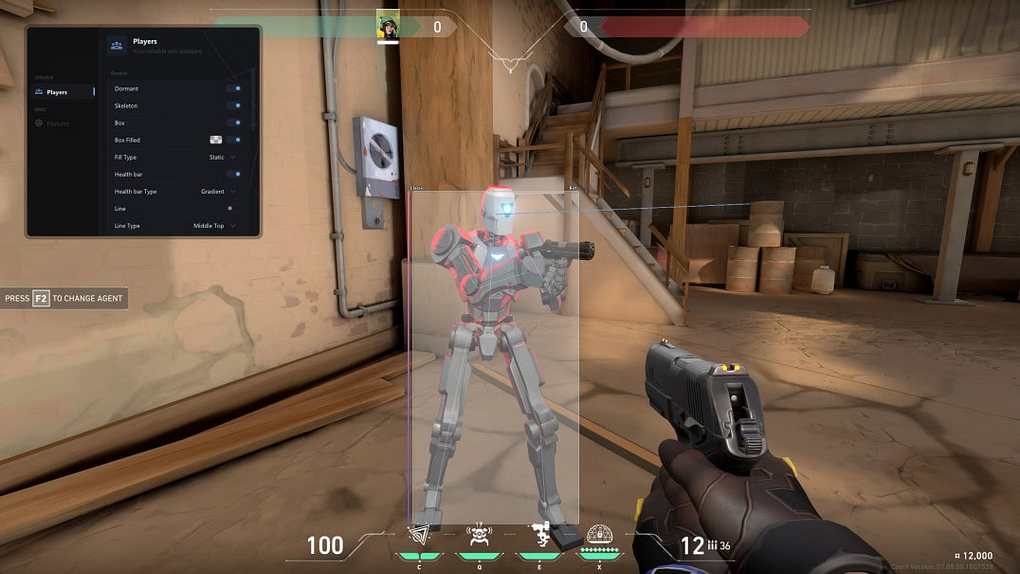Image resolution: width=1020 pixels, height=574 pixels.
Task: Open the Health bar Type dropdown
Action: coord(218,191)
